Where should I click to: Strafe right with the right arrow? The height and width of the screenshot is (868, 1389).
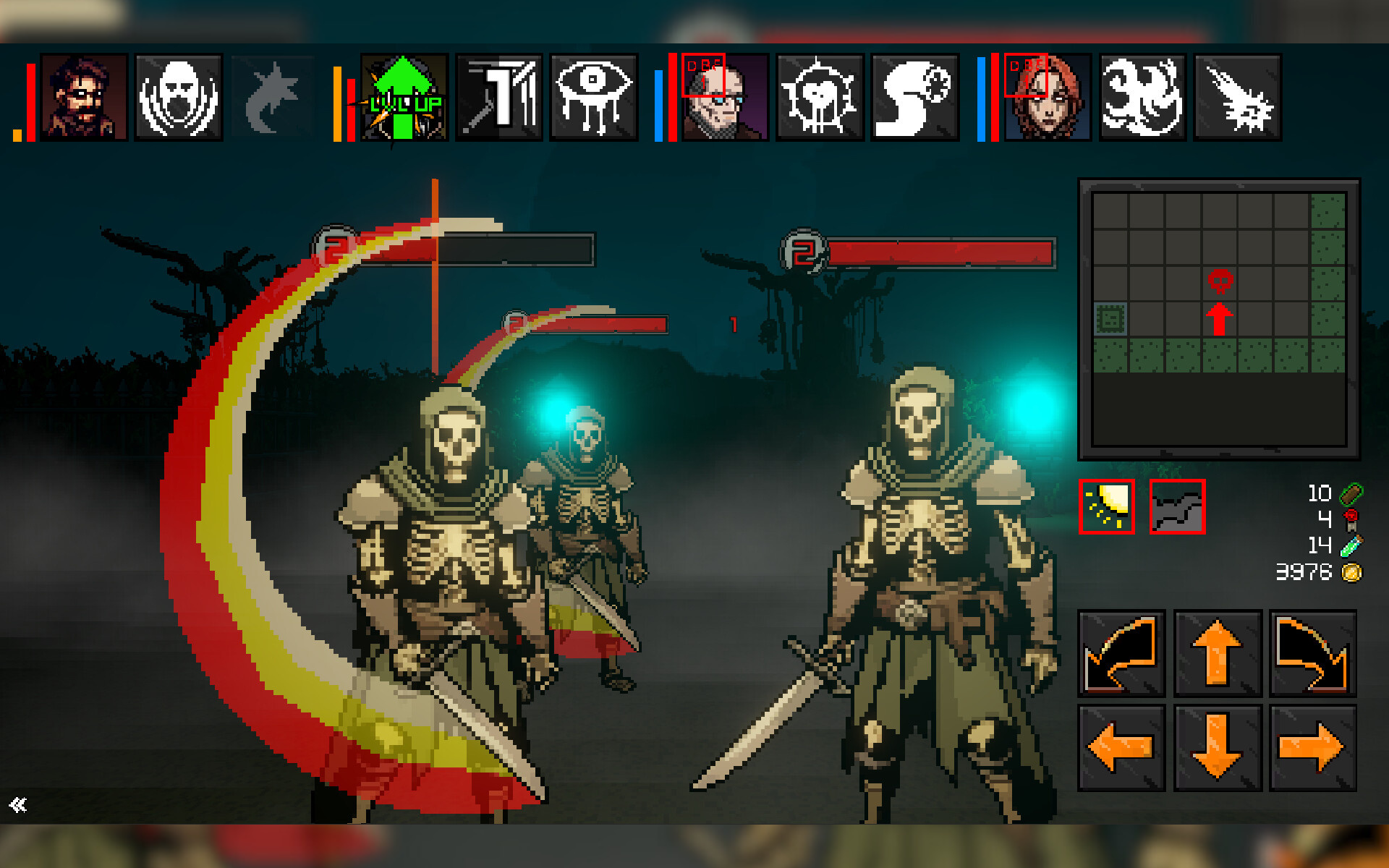pyautogui.click(x=1312, y=748)
